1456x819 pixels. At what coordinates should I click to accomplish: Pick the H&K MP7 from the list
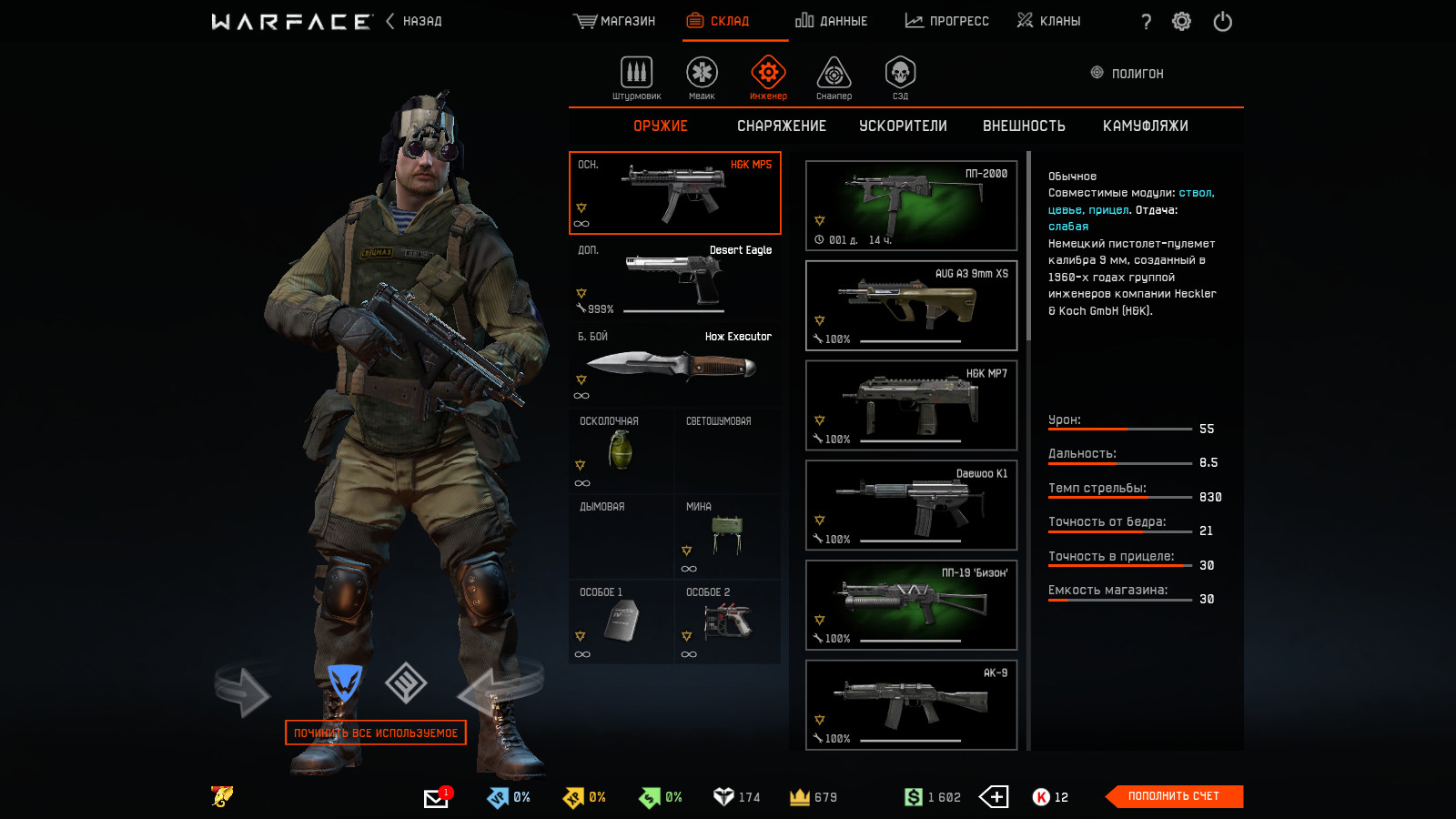[911, 406]
